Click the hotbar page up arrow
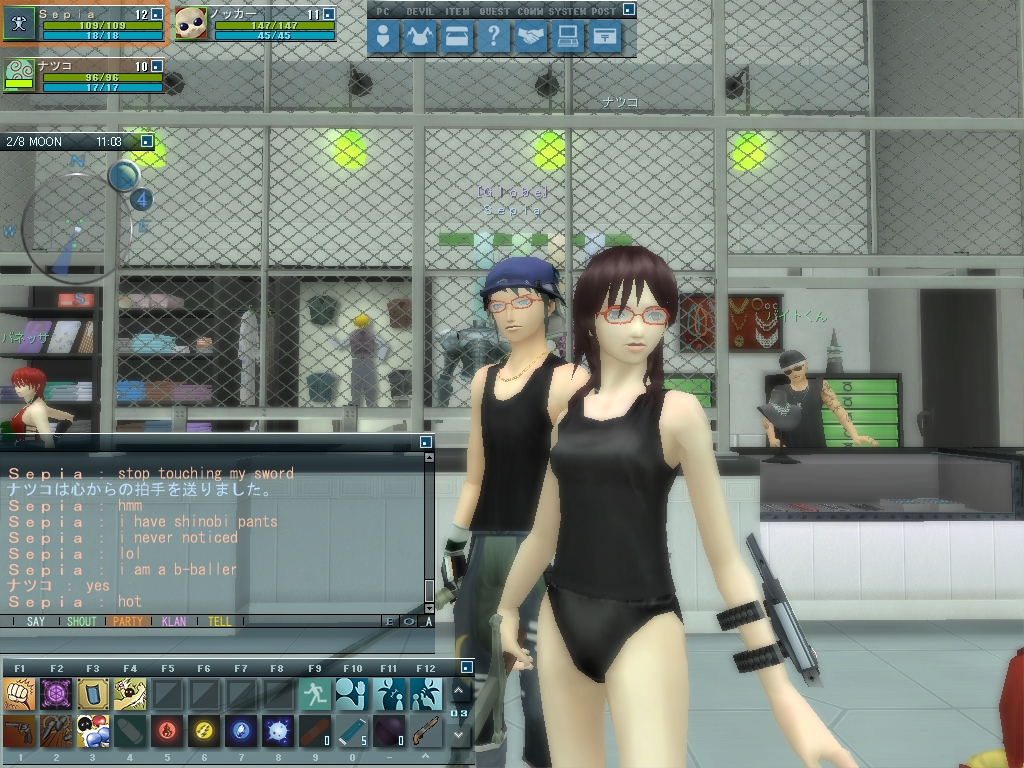 coord(458,691)
